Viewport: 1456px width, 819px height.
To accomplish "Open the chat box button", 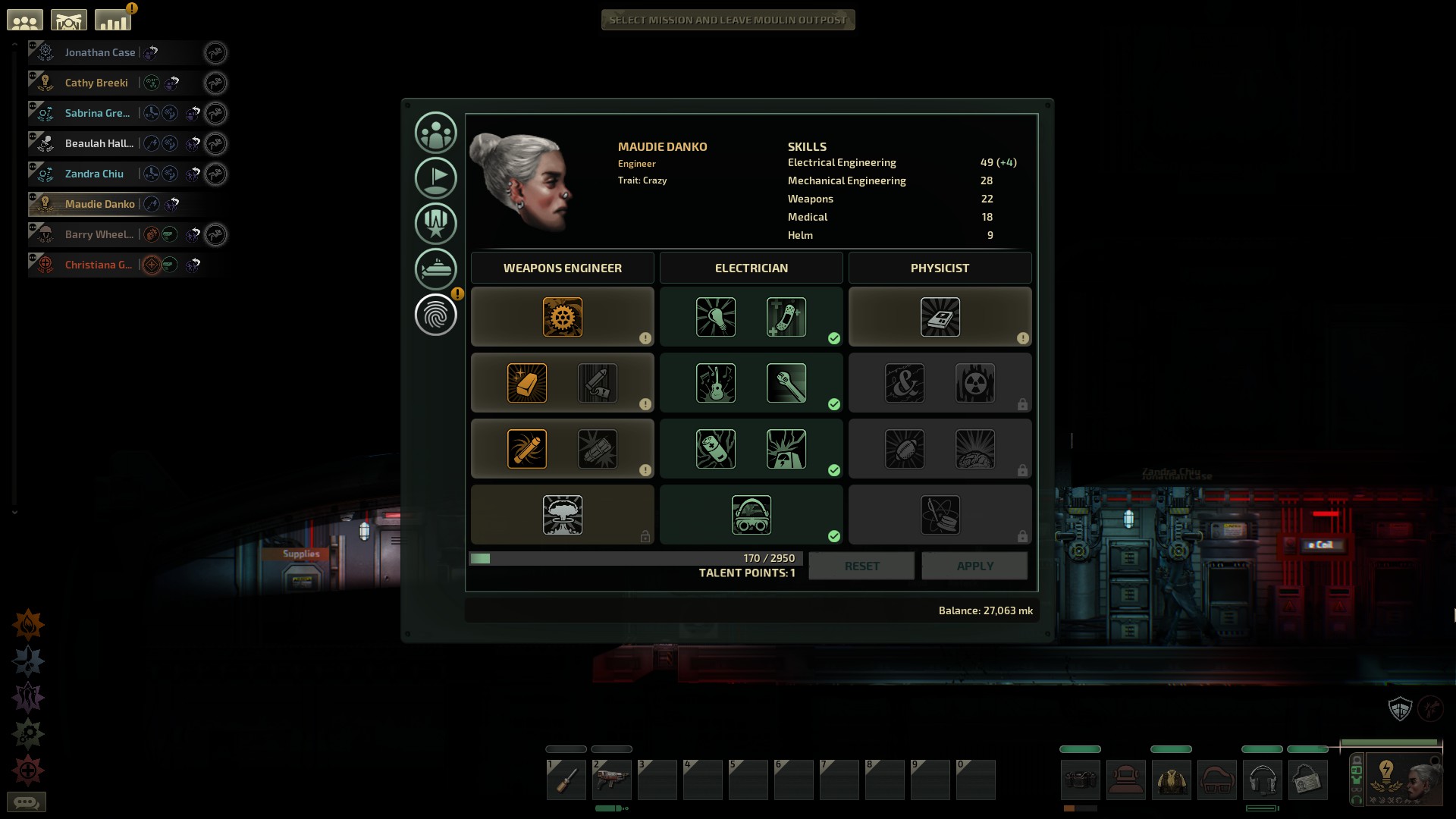I will click(x=27, y=802).
